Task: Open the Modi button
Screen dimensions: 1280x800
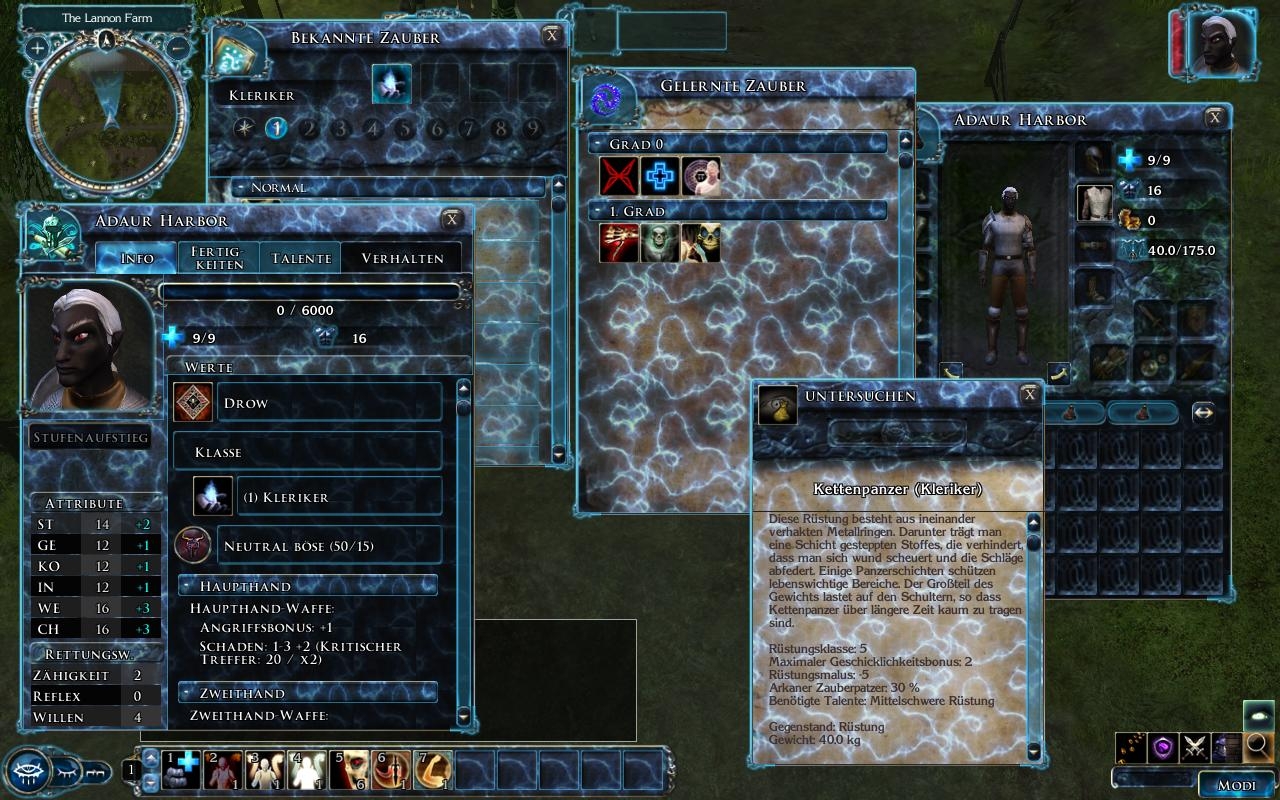Action: pos(1236,785)
